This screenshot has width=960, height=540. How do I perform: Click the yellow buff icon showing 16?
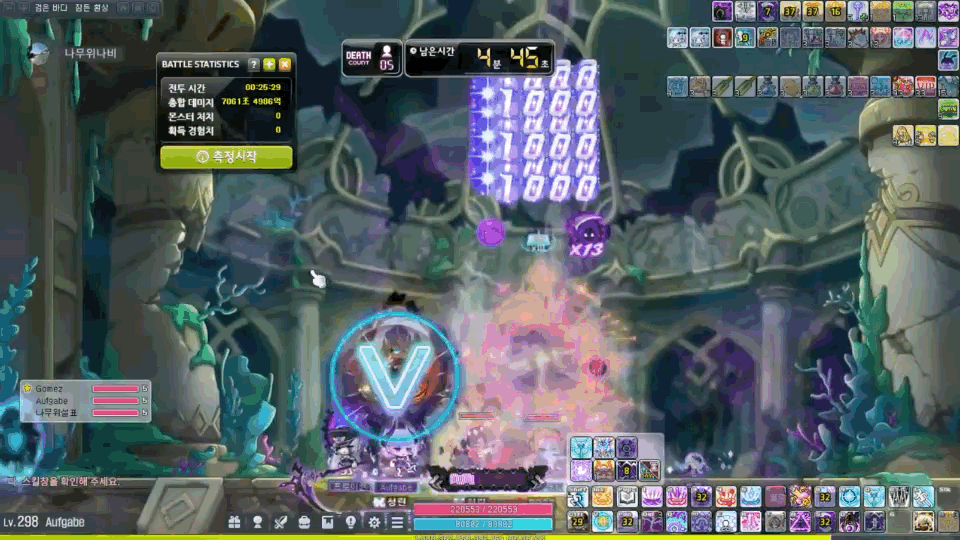point(836,11)
